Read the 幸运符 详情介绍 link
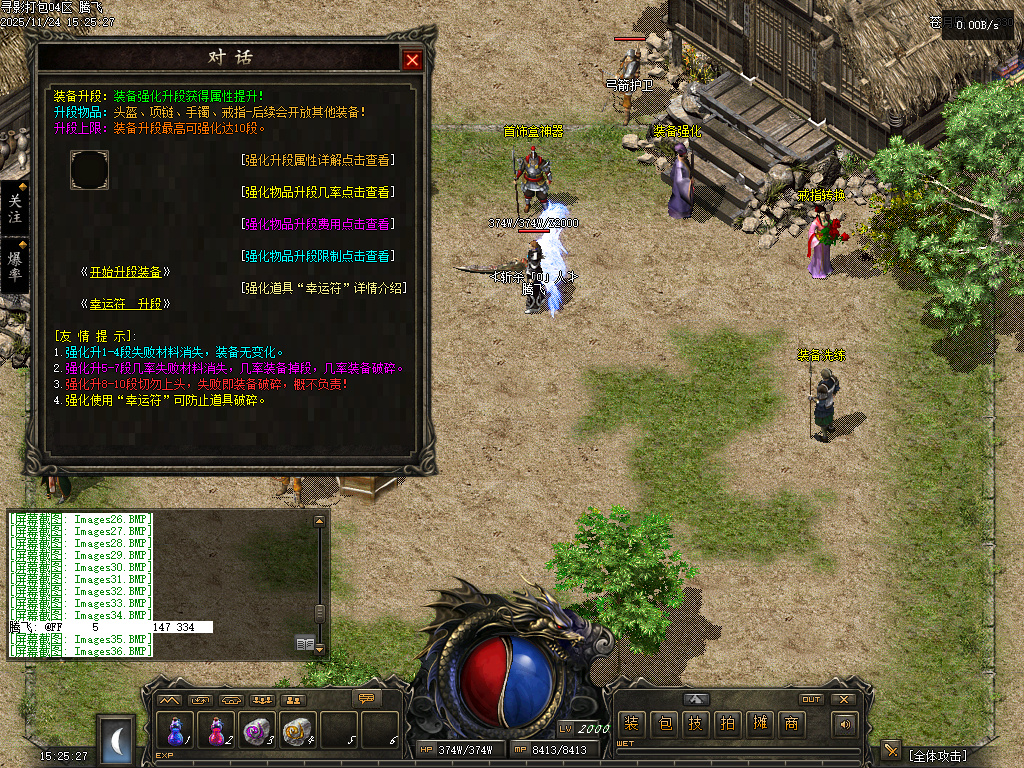 (x=324, y=288)
